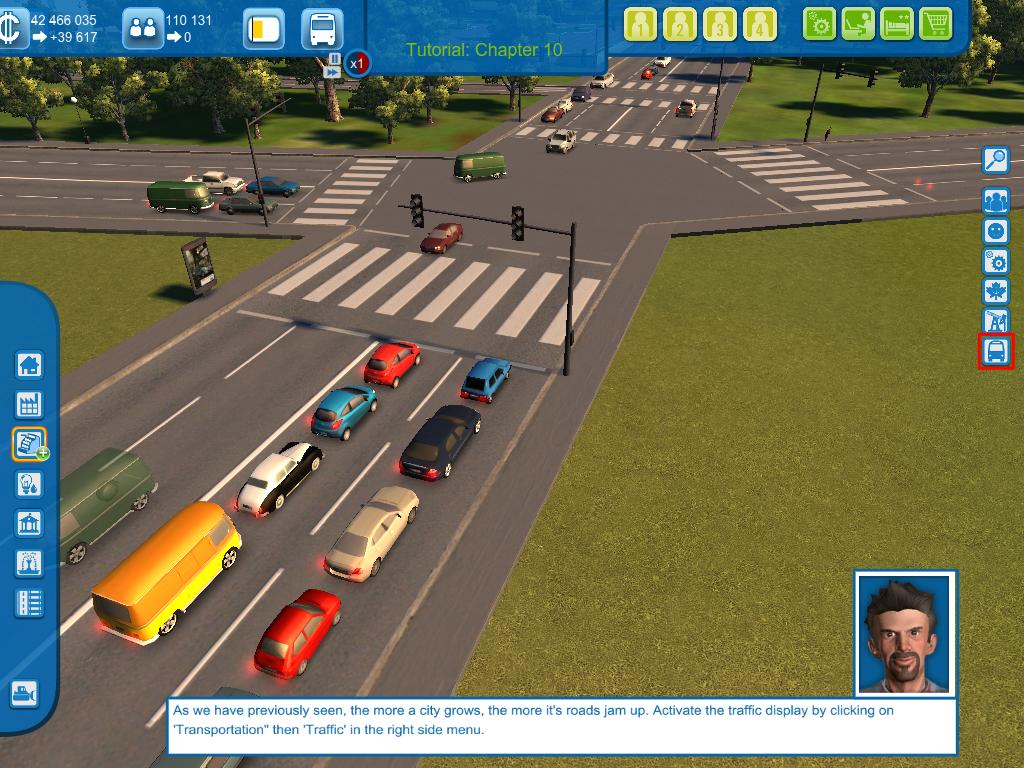Select the highlighted road construction tool

pos(29,443)
